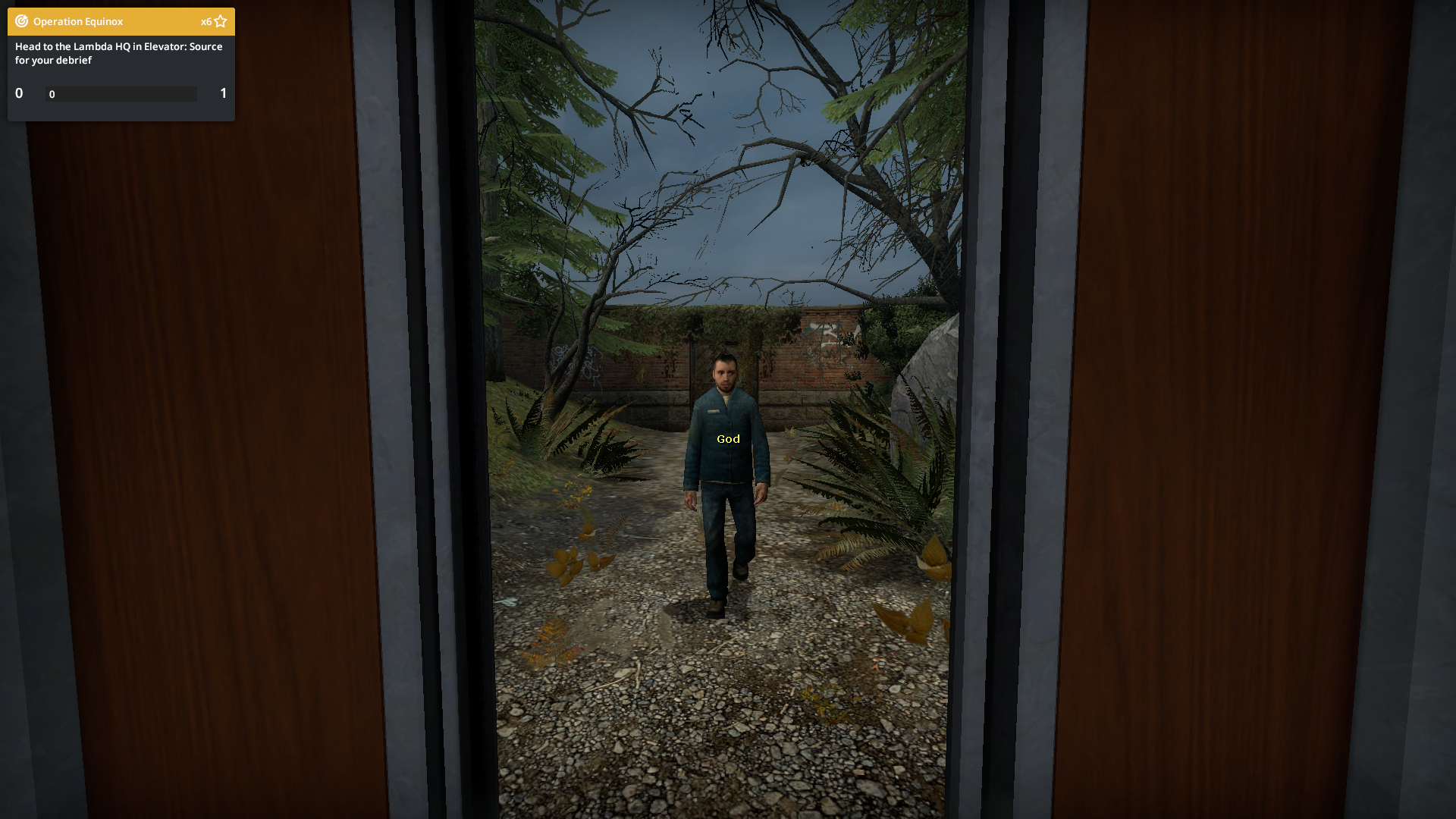Click the God nametag above the NPC

coord(727,439)
